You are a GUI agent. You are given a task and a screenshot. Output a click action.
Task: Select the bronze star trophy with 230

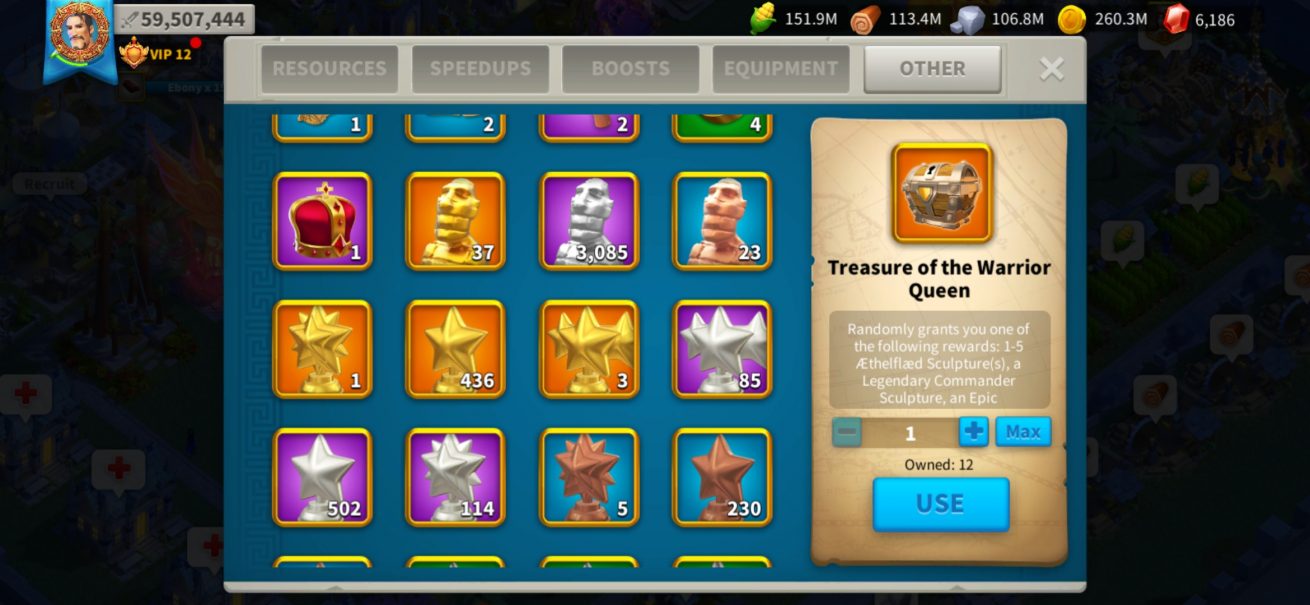[x=722, y=477]
